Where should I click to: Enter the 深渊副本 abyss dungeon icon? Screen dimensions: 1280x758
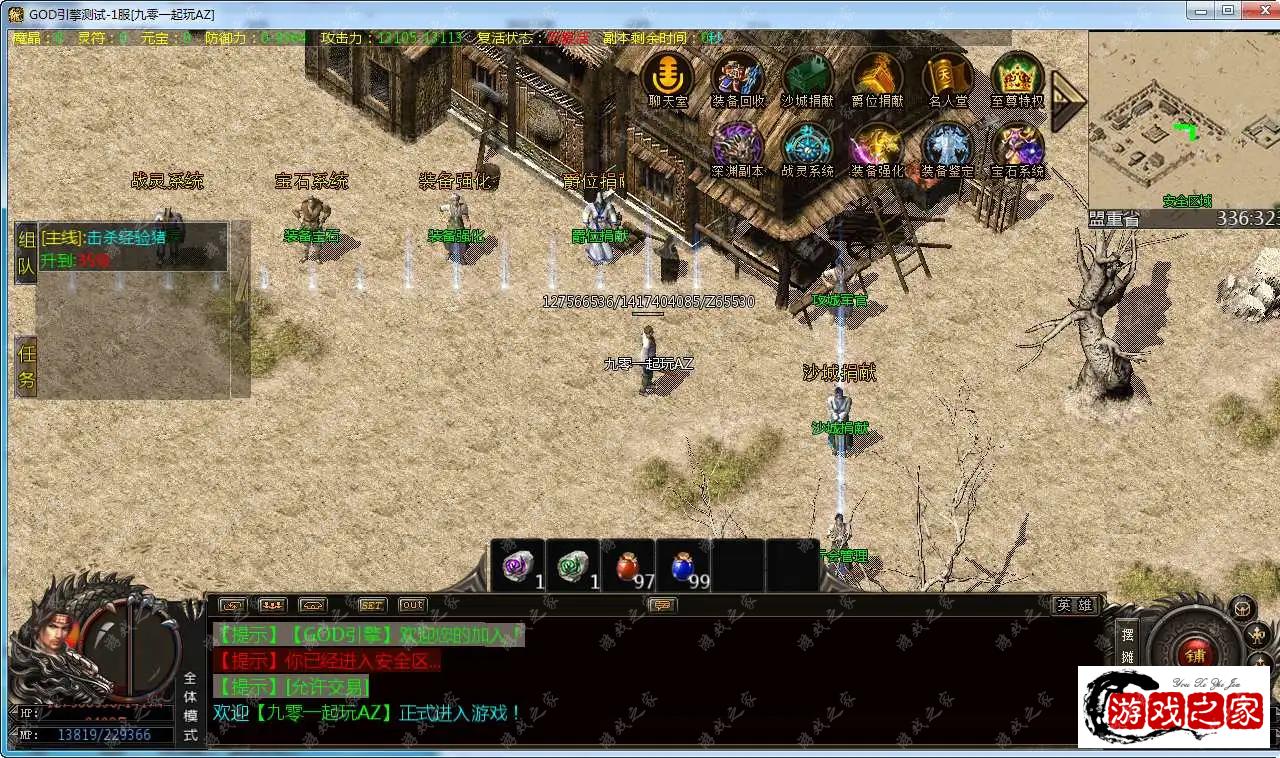(738, 147)
